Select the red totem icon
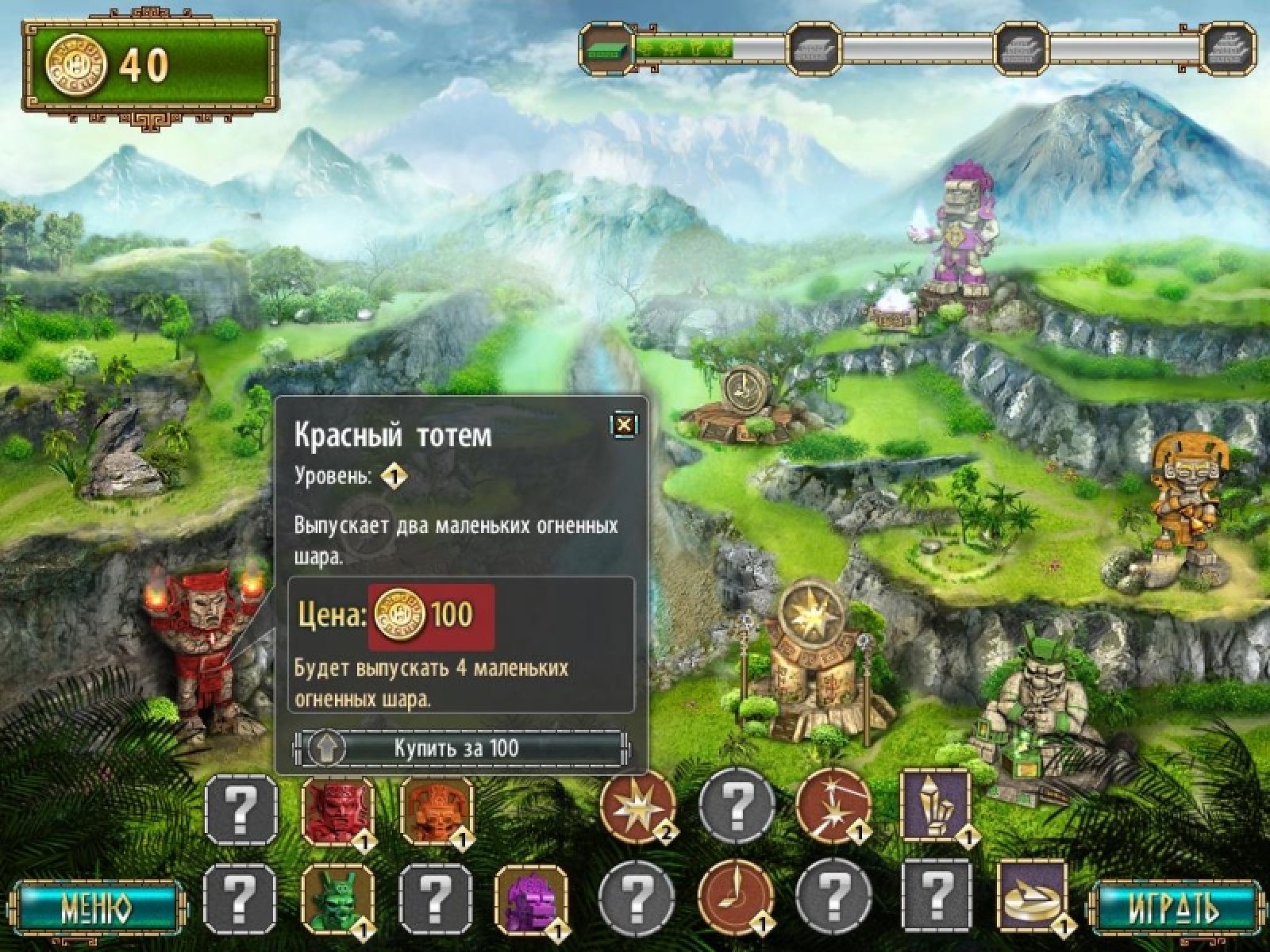1270x952 pixels. coord(337,811)
